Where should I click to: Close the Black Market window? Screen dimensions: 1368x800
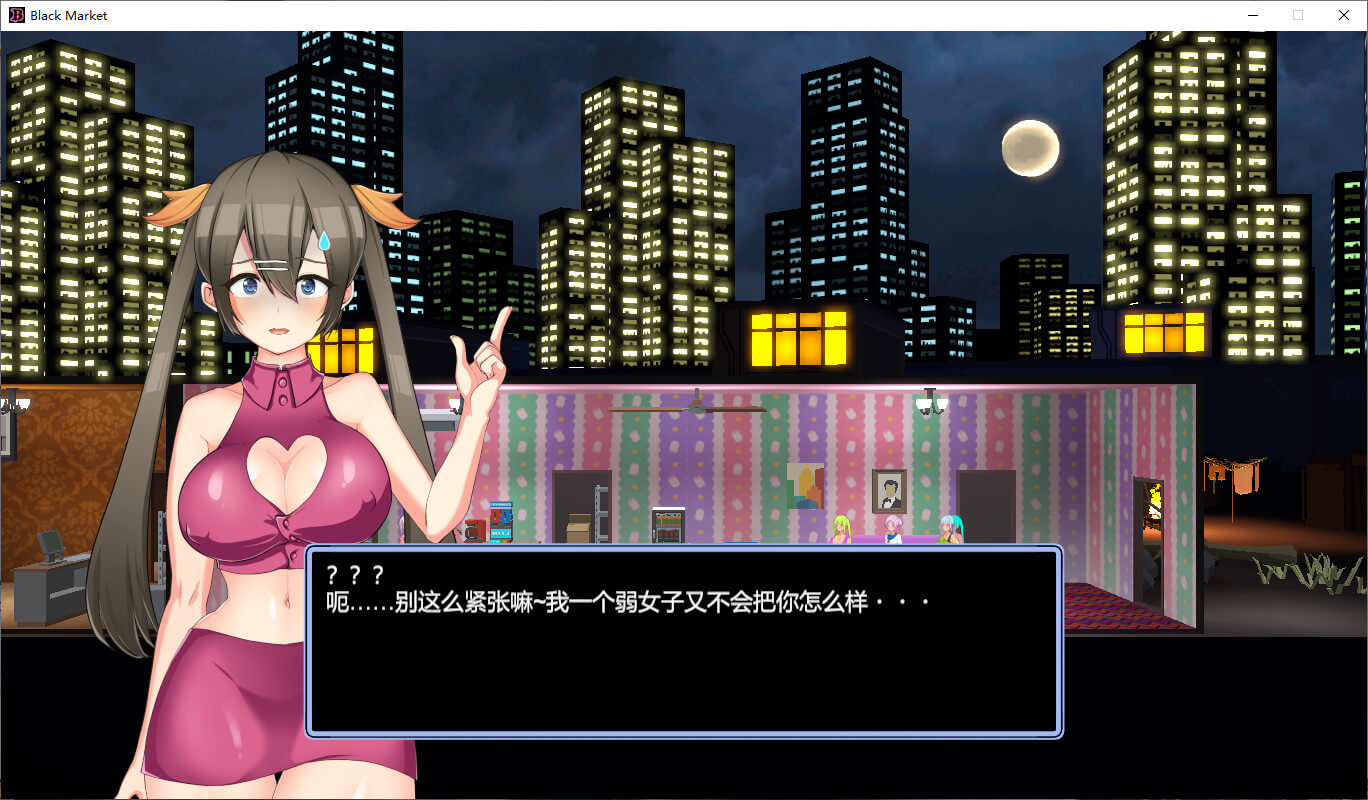tap(1343, 15)
